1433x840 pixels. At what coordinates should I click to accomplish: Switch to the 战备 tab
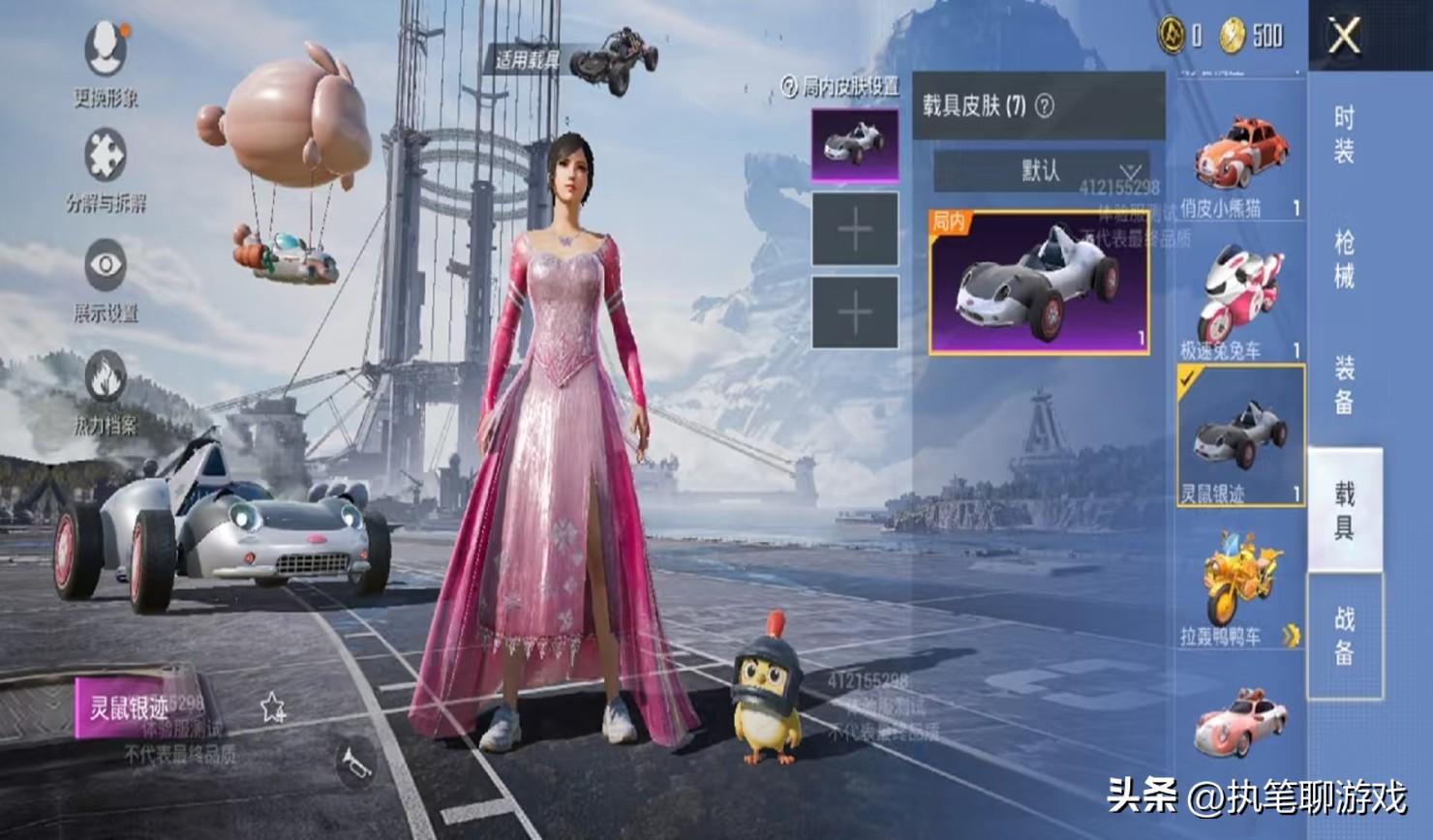(x=1344, y=636)
